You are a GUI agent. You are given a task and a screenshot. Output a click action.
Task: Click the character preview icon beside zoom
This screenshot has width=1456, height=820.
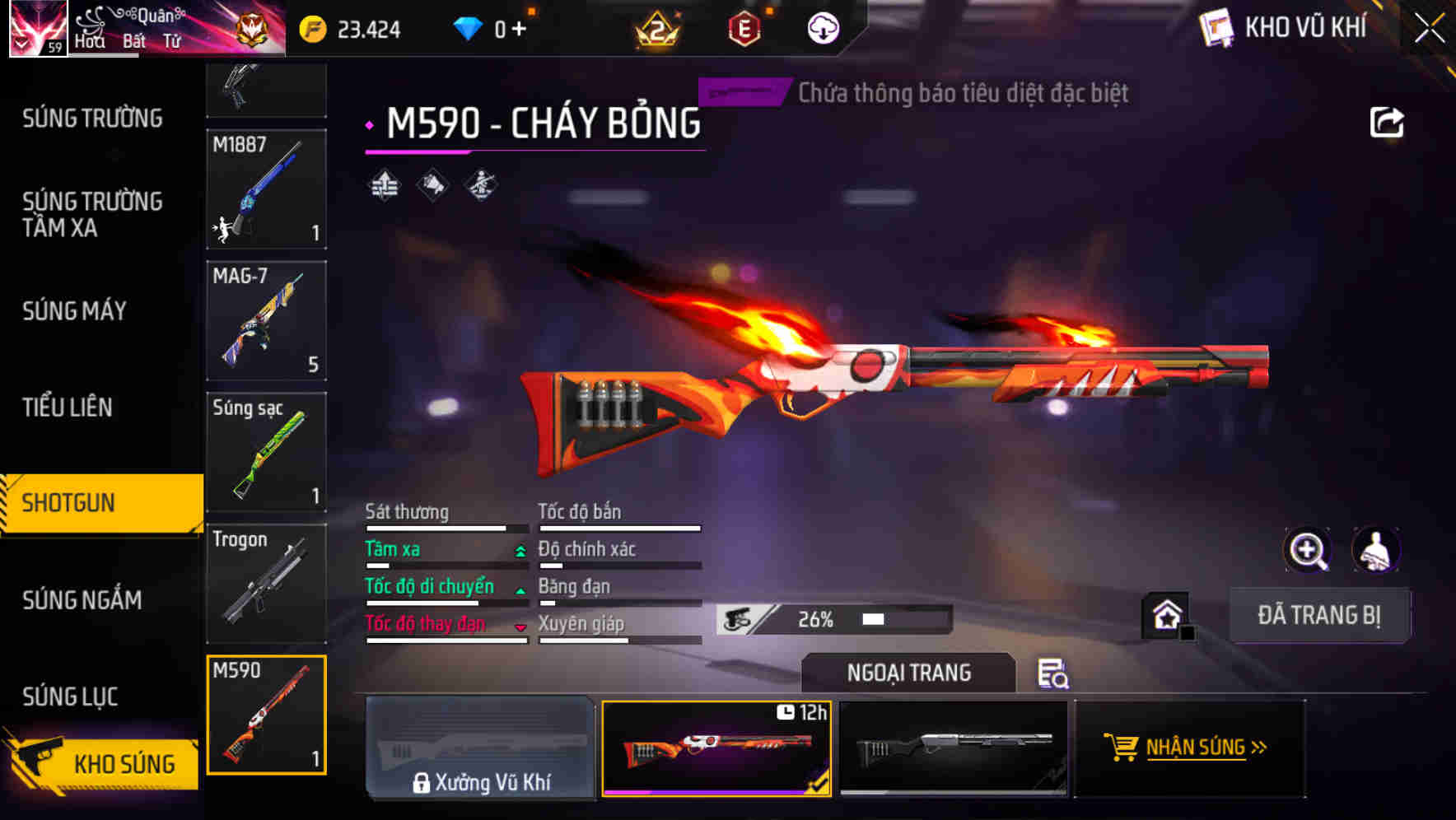click(x=1373, y=550)
